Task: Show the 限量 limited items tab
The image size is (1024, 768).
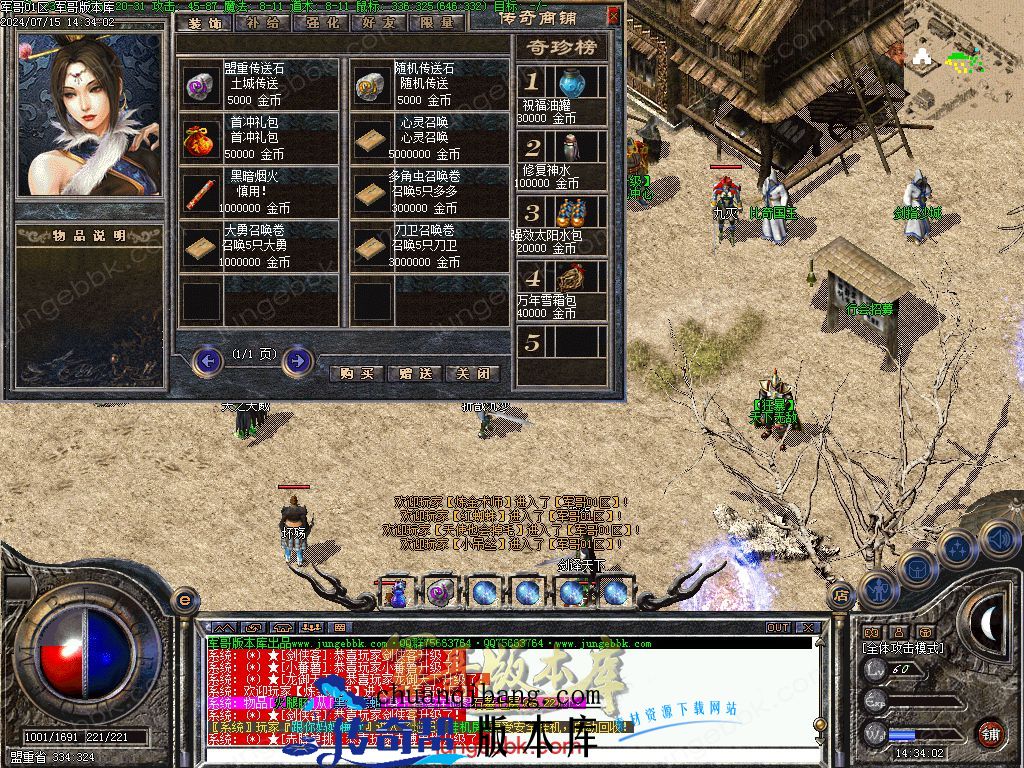Action: 437,22
